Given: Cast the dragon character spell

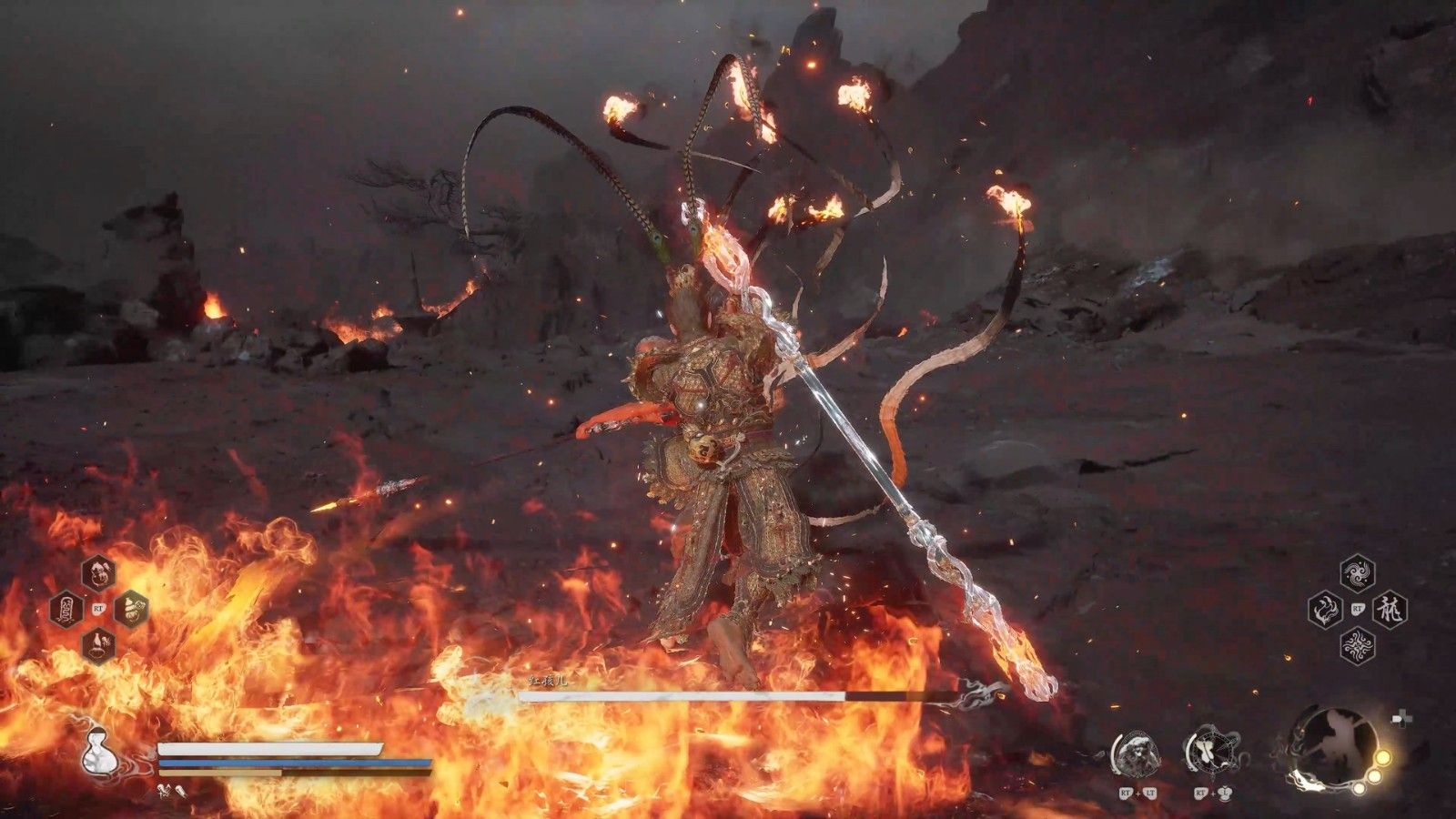Looking at the screenshot, I should coord(1390,610).
